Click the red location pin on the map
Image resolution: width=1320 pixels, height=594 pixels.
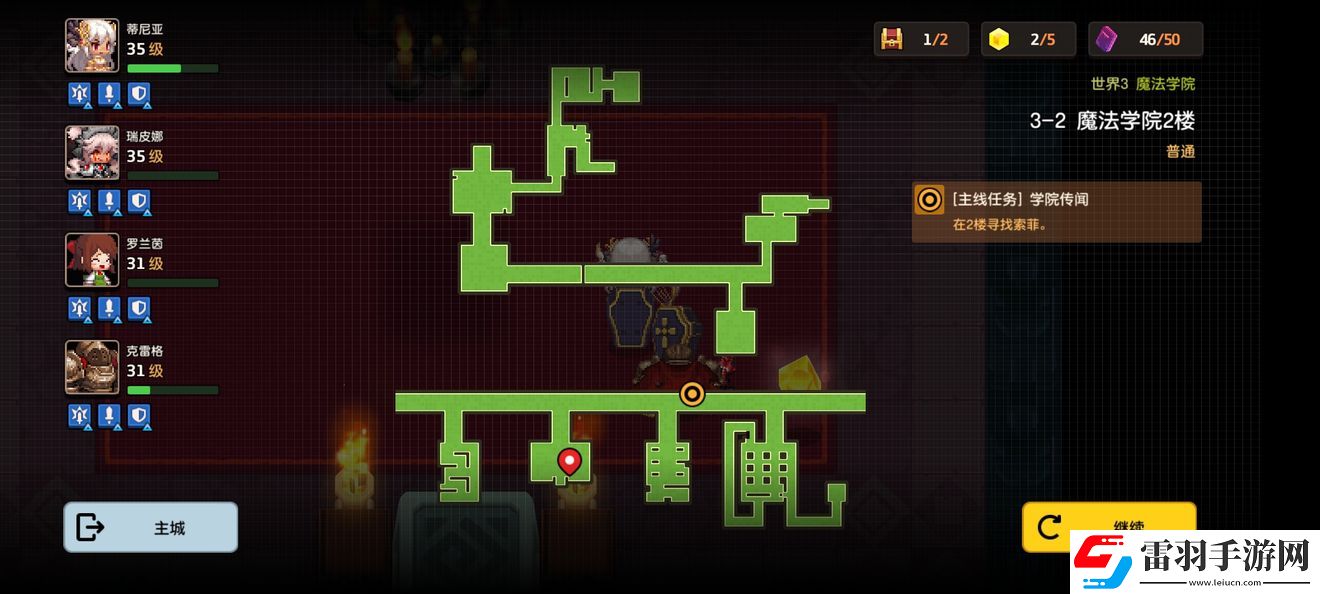[569, 461]
